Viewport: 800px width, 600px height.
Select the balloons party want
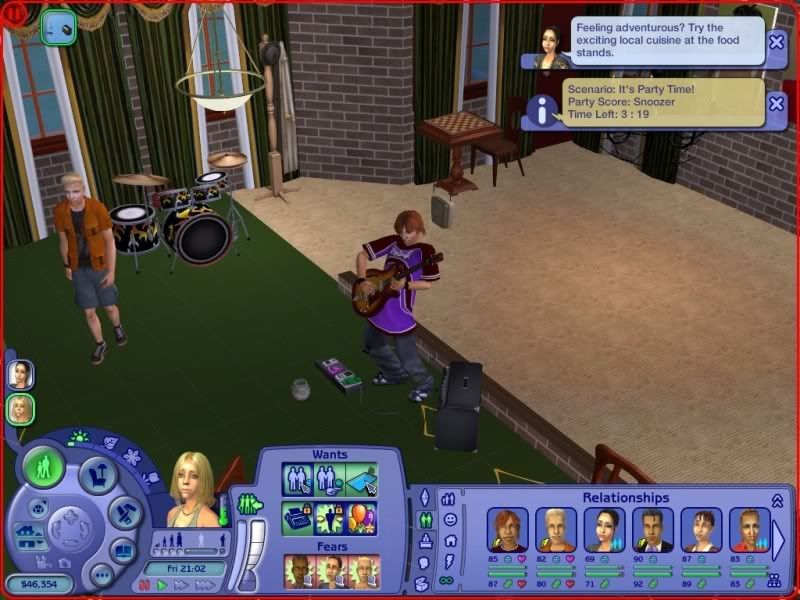coord(361,517)
